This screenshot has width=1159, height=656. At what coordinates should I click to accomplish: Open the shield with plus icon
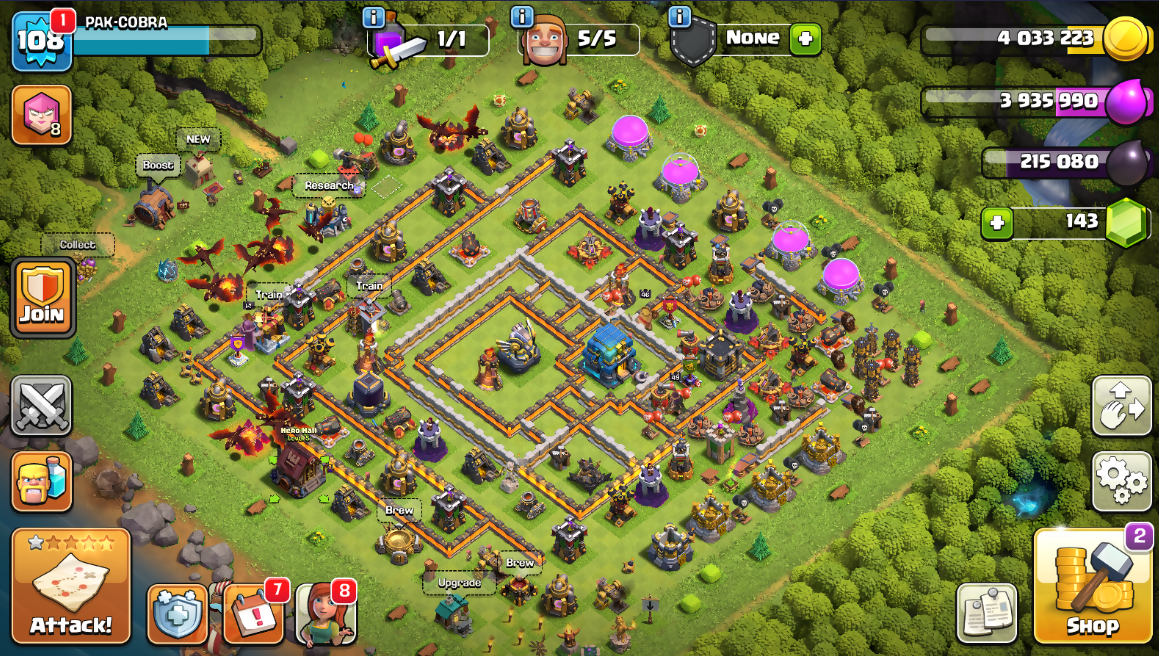click(177, 613)
